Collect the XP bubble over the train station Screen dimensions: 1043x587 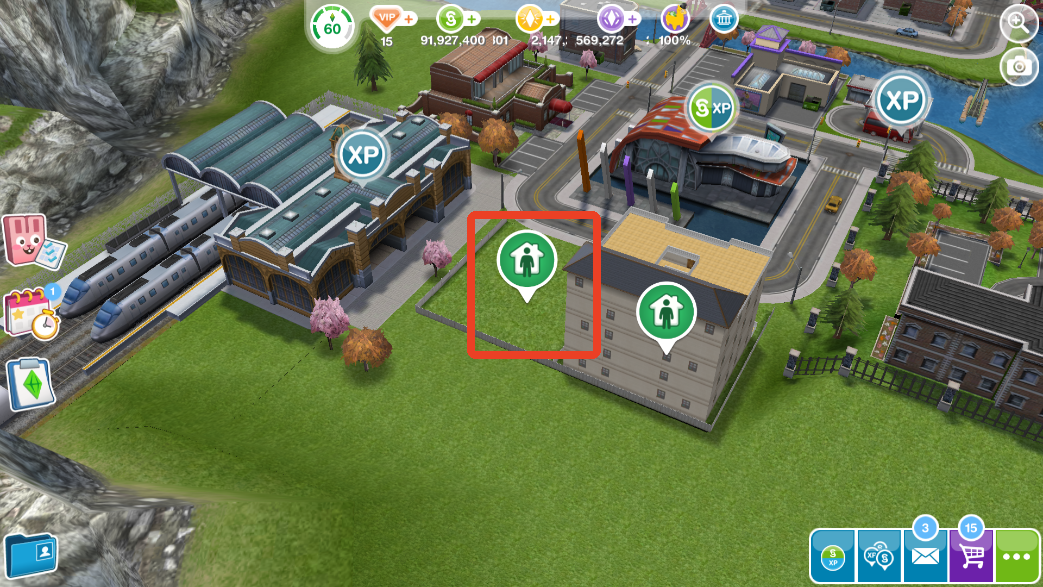[x=362, y=155]
